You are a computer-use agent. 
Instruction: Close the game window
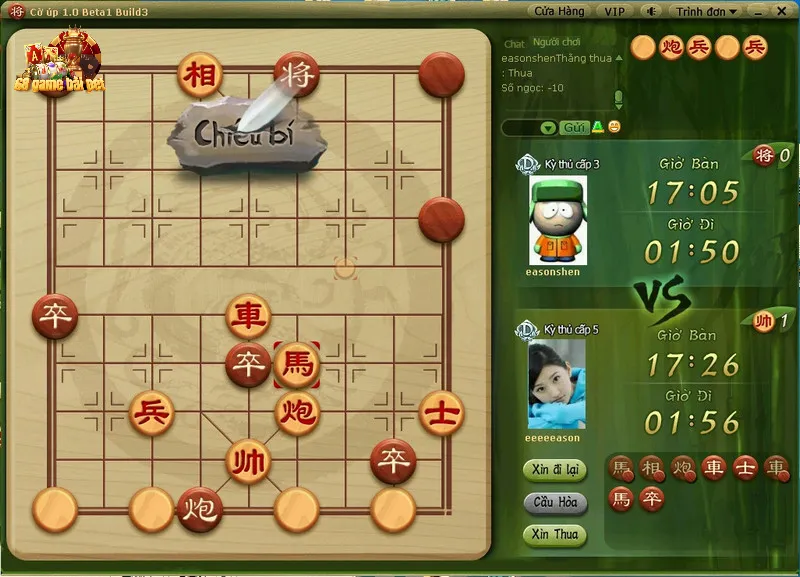tap(782, 11)
